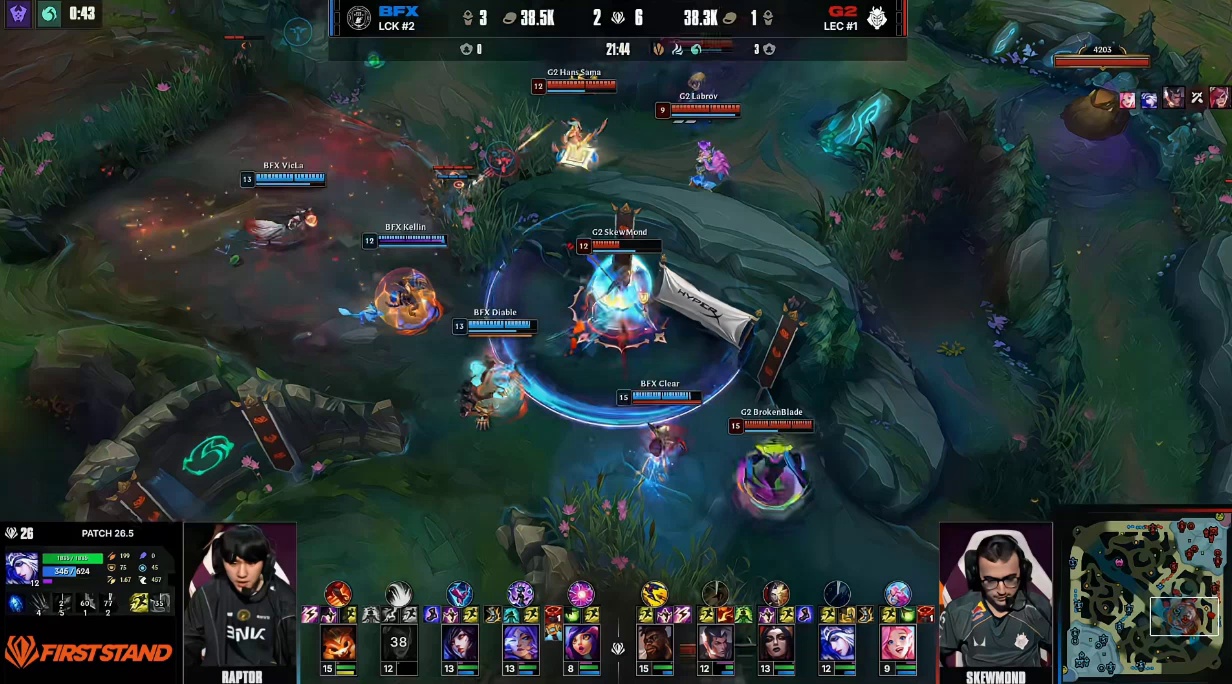1232x684 pixels.
Task: Choose K'Sante's portrait in the bottom champion bar
Action: 655,643
